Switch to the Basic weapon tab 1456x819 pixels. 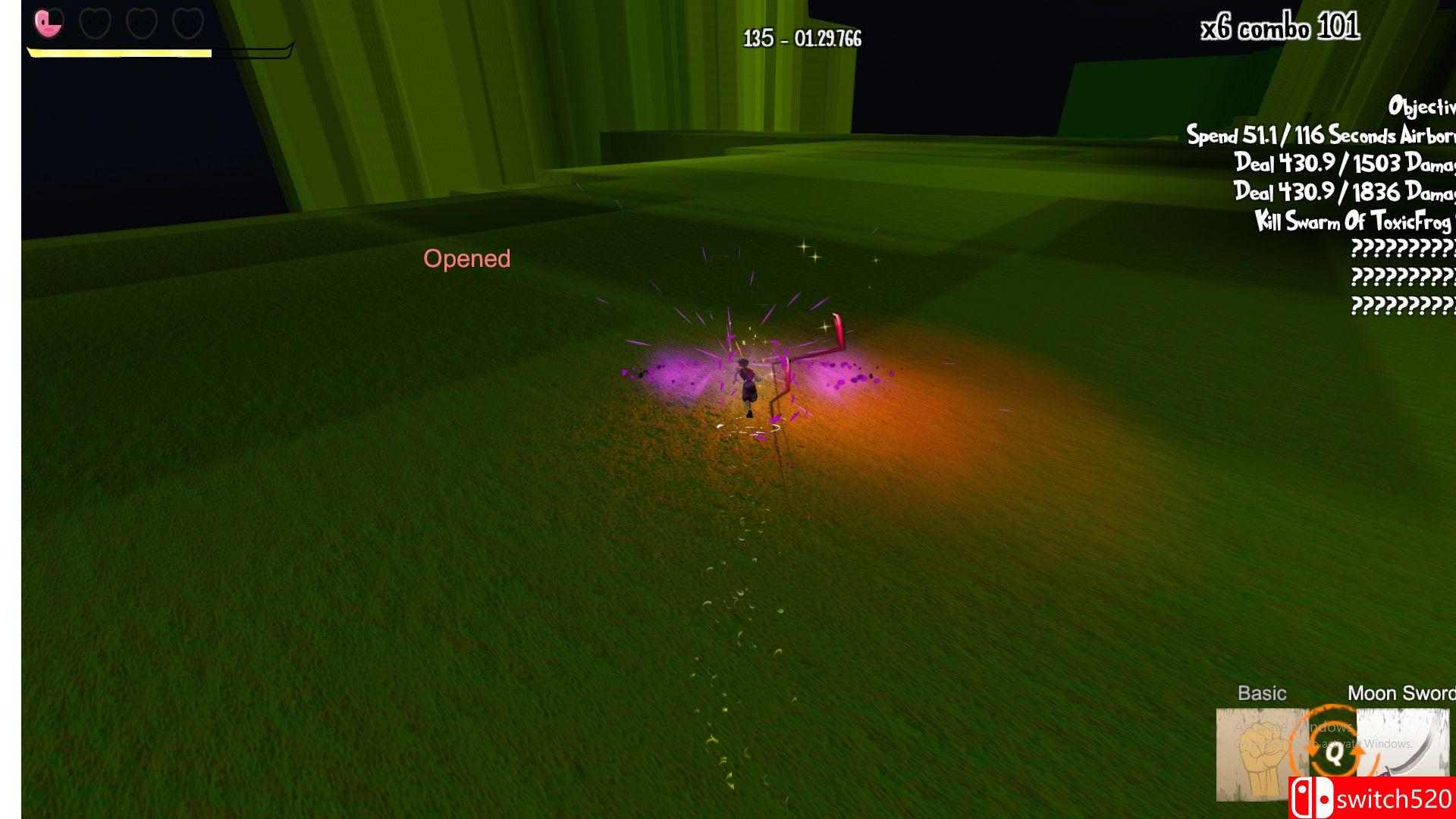click(x=1264, y=692)
